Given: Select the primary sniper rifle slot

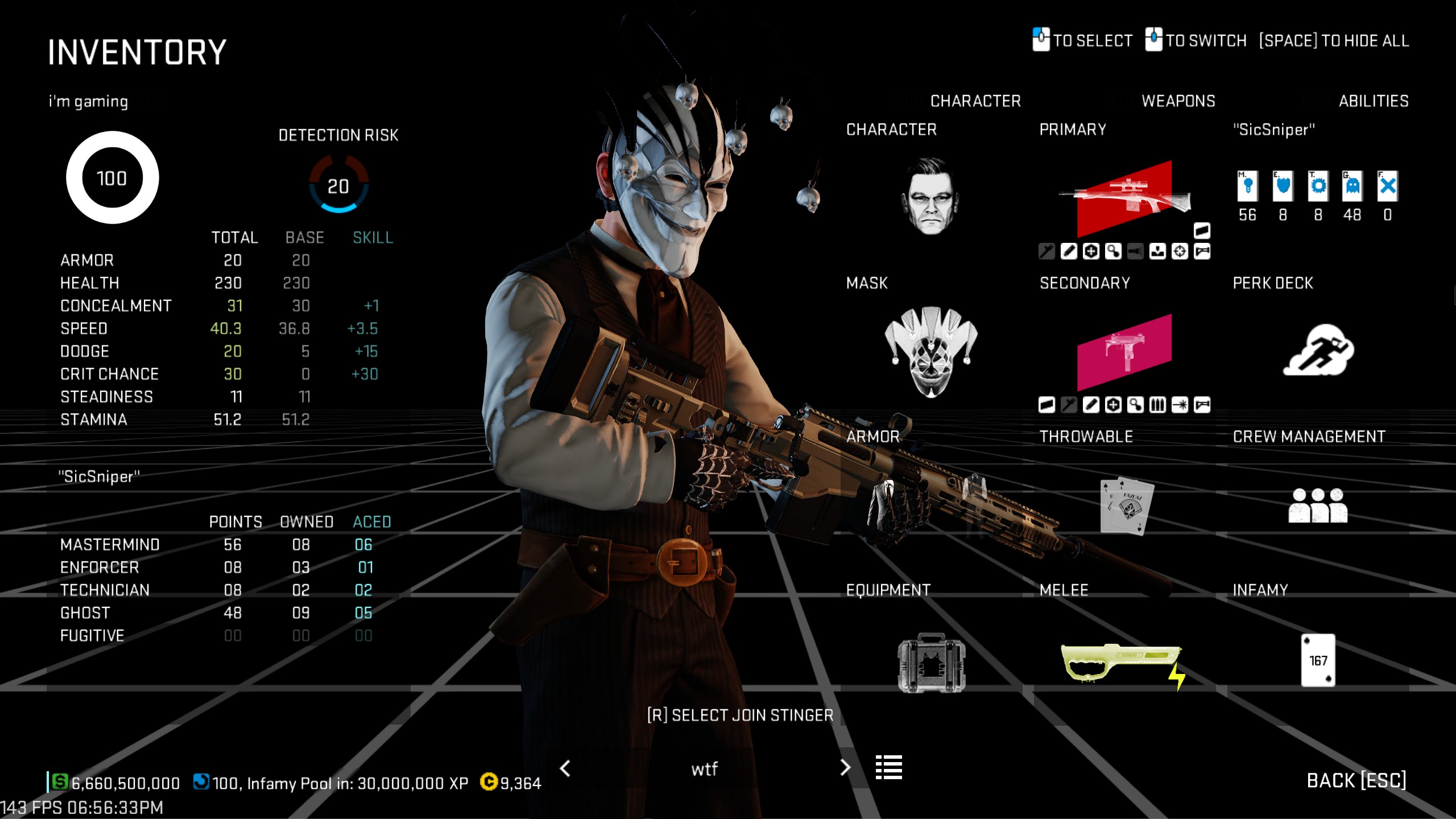Looking at the screenshot, I should coord(1124,197).
